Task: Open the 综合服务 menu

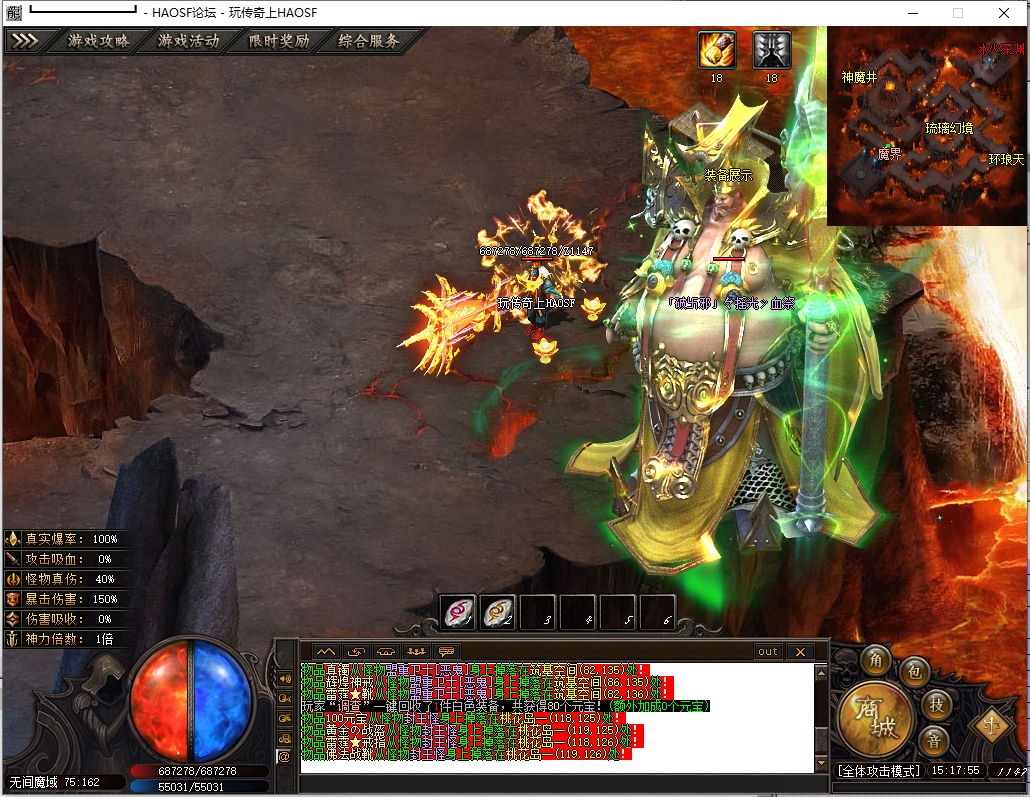Action: click(369, 41)
